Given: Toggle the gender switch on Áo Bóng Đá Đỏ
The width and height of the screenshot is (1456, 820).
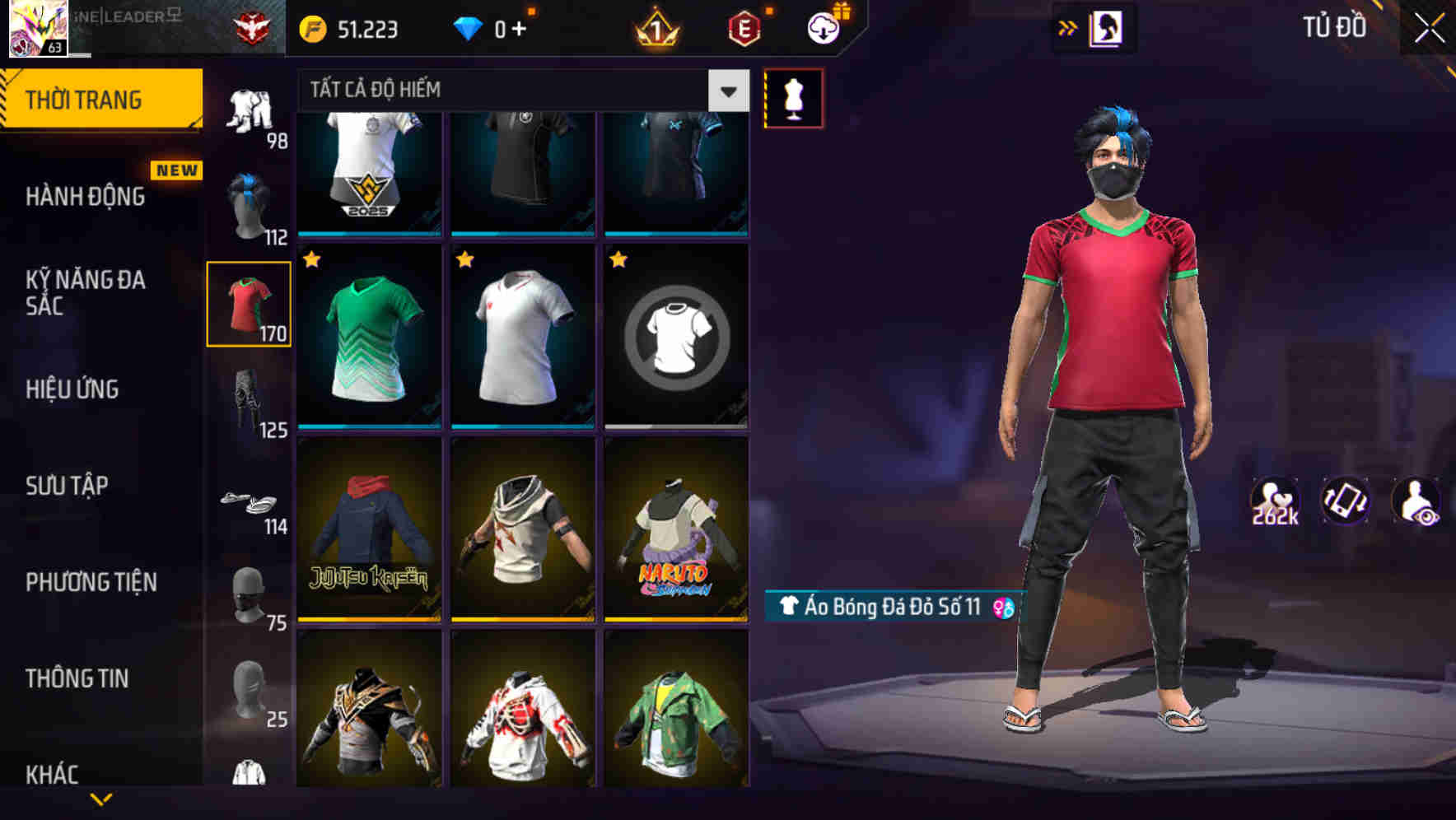Looking at the screenshot, I should (x=1001, y=608).
